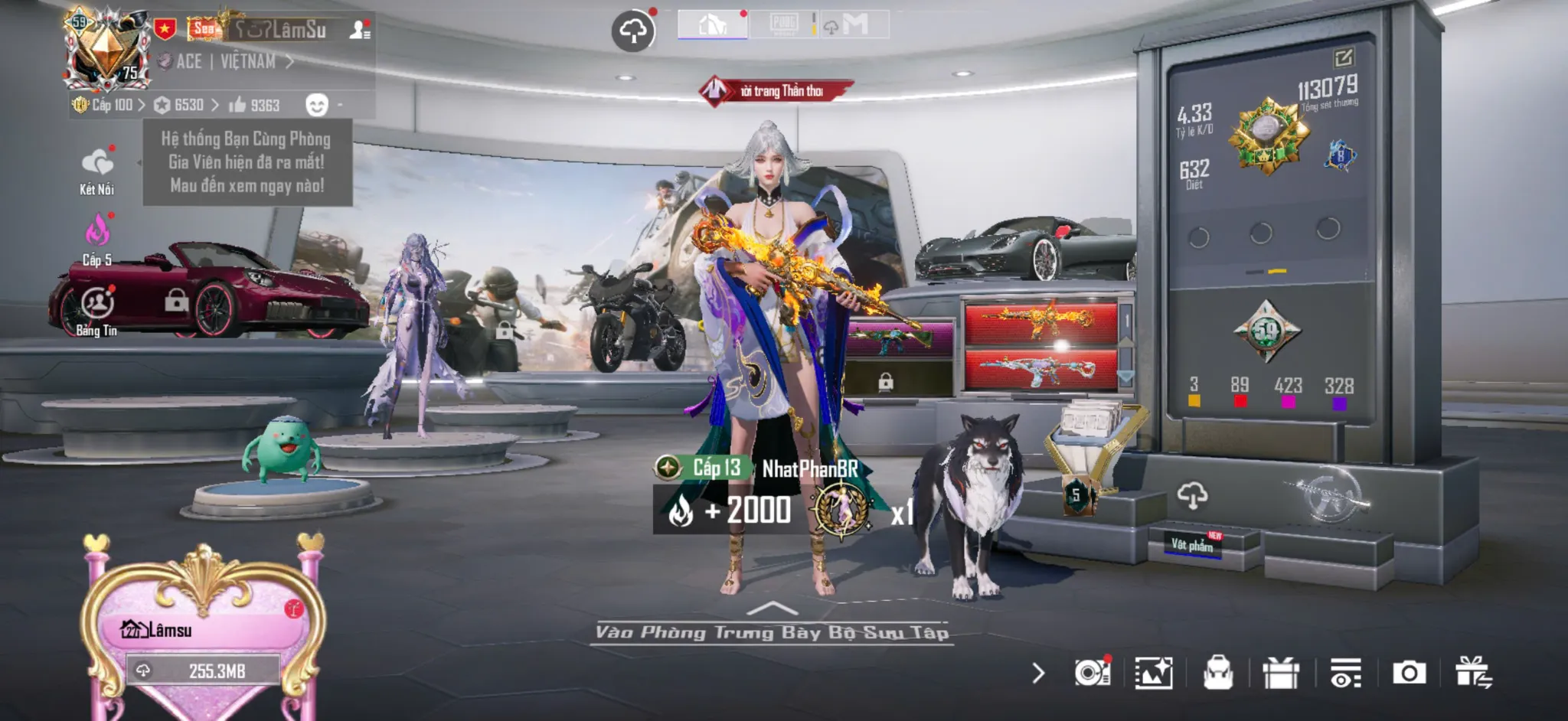Viewport: 1568px width, 721px height.
Task: Open the profile card icon beside LâmSu
Action: (360, 30)
